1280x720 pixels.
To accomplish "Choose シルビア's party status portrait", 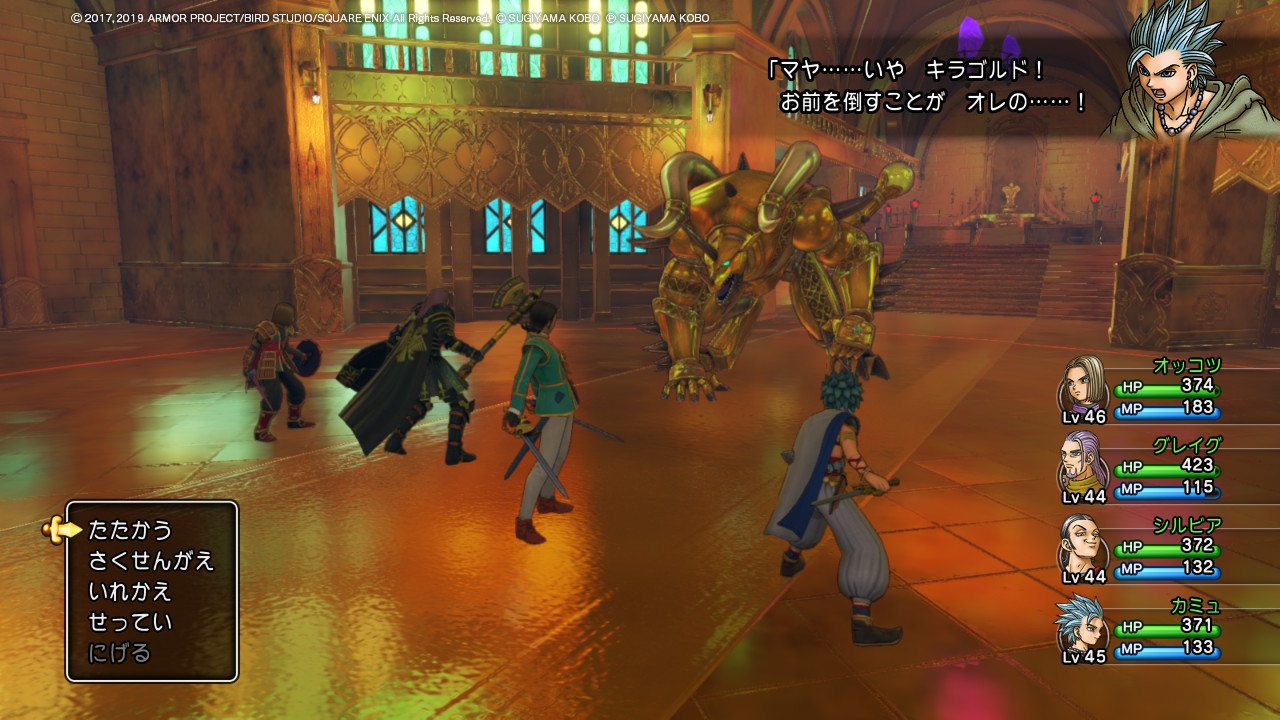I will click(x=1084, y=545).
